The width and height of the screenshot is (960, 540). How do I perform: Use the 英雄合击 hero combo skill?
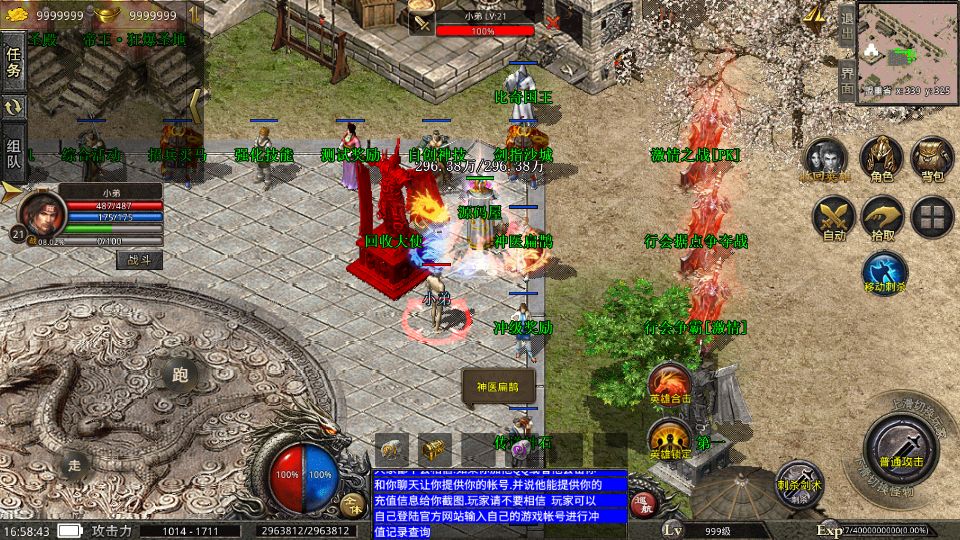[x=668, y=384]
